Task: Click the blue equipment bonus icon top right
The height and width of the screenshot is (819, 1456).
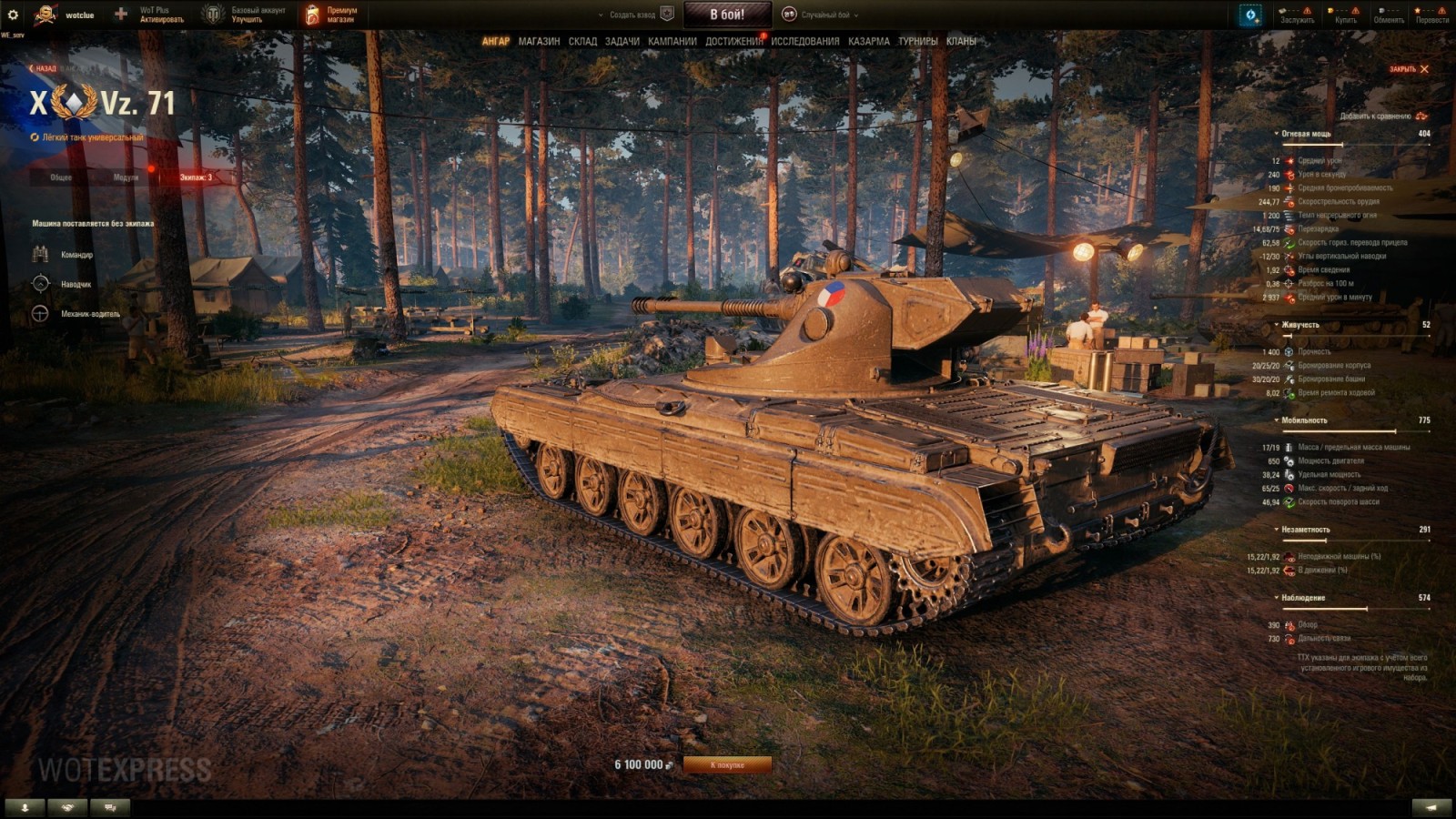Action: click(1248, 14)
